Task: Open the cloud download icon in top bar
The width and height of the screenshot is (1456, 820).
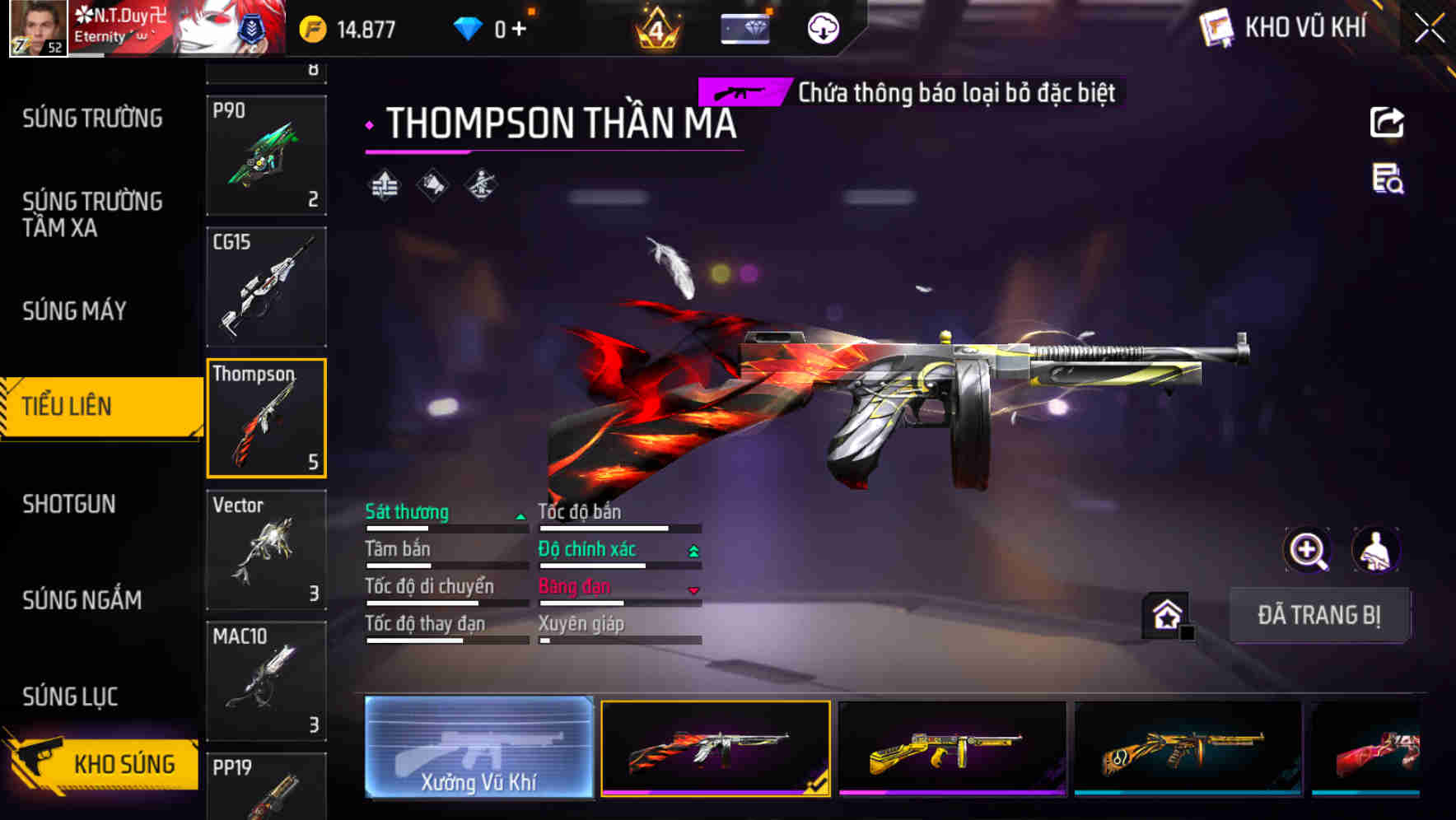Action: point(823,27)
